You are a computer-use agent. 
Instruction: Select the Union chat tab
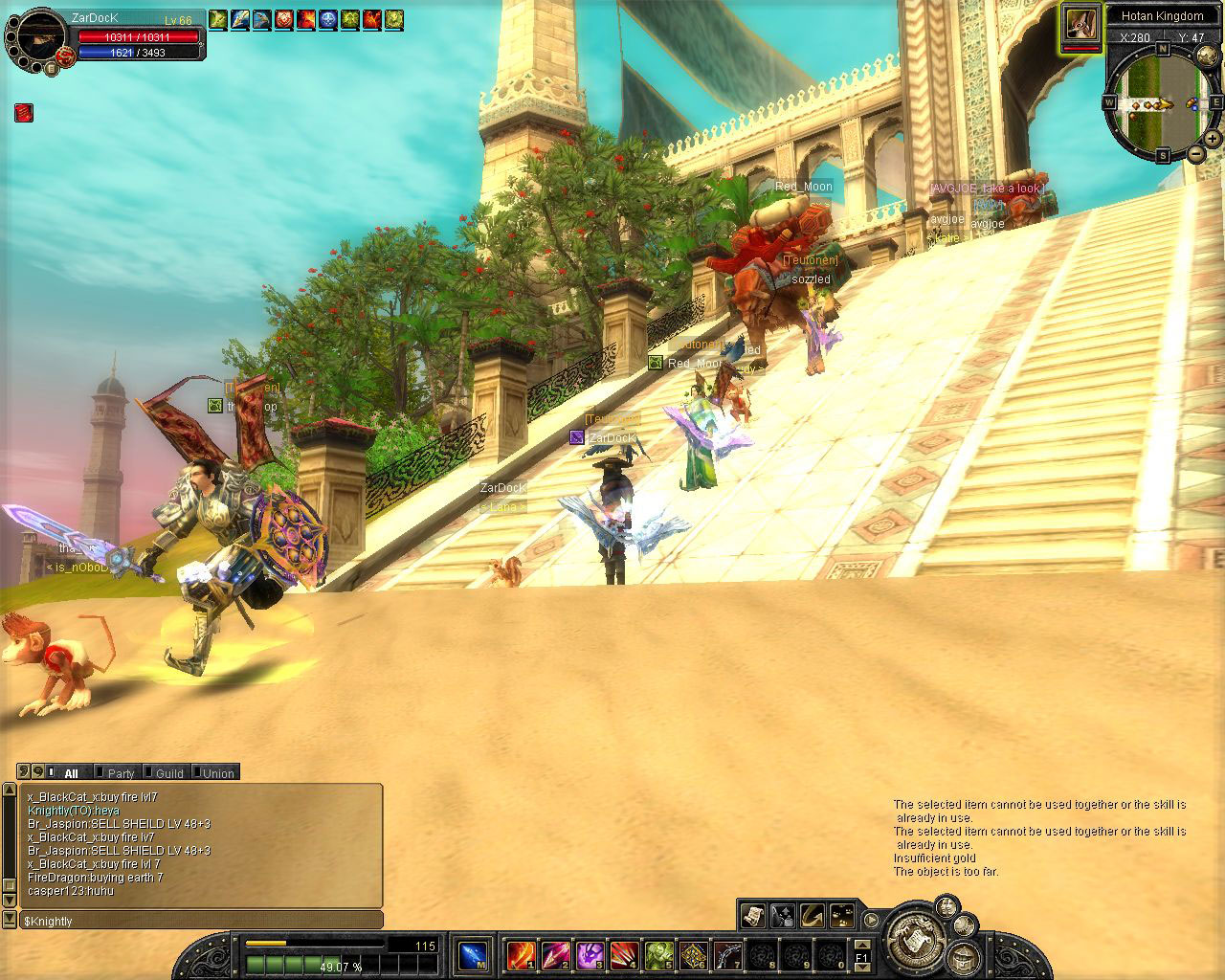tap(217, 773)
